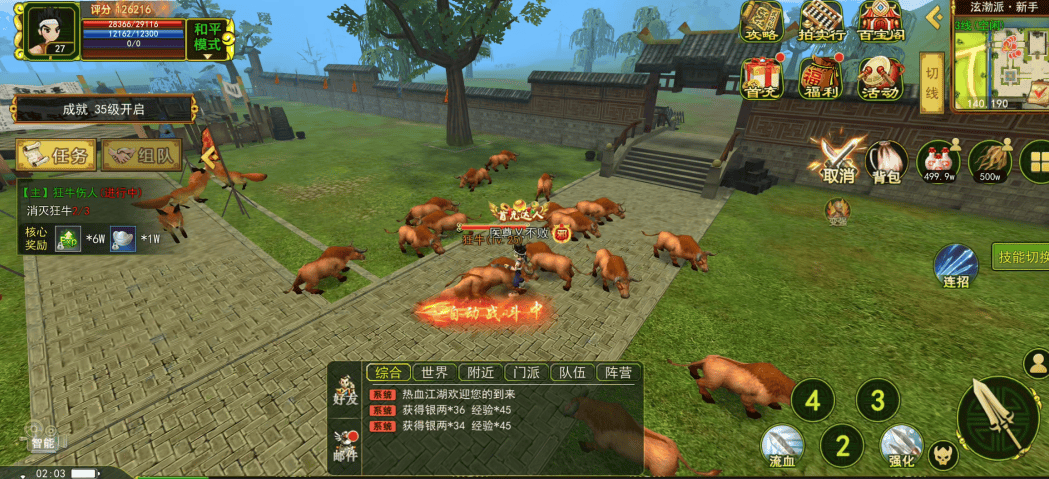
Task: Visit the 百宝阁 treasure shop
Action: [x=880, y=22]
